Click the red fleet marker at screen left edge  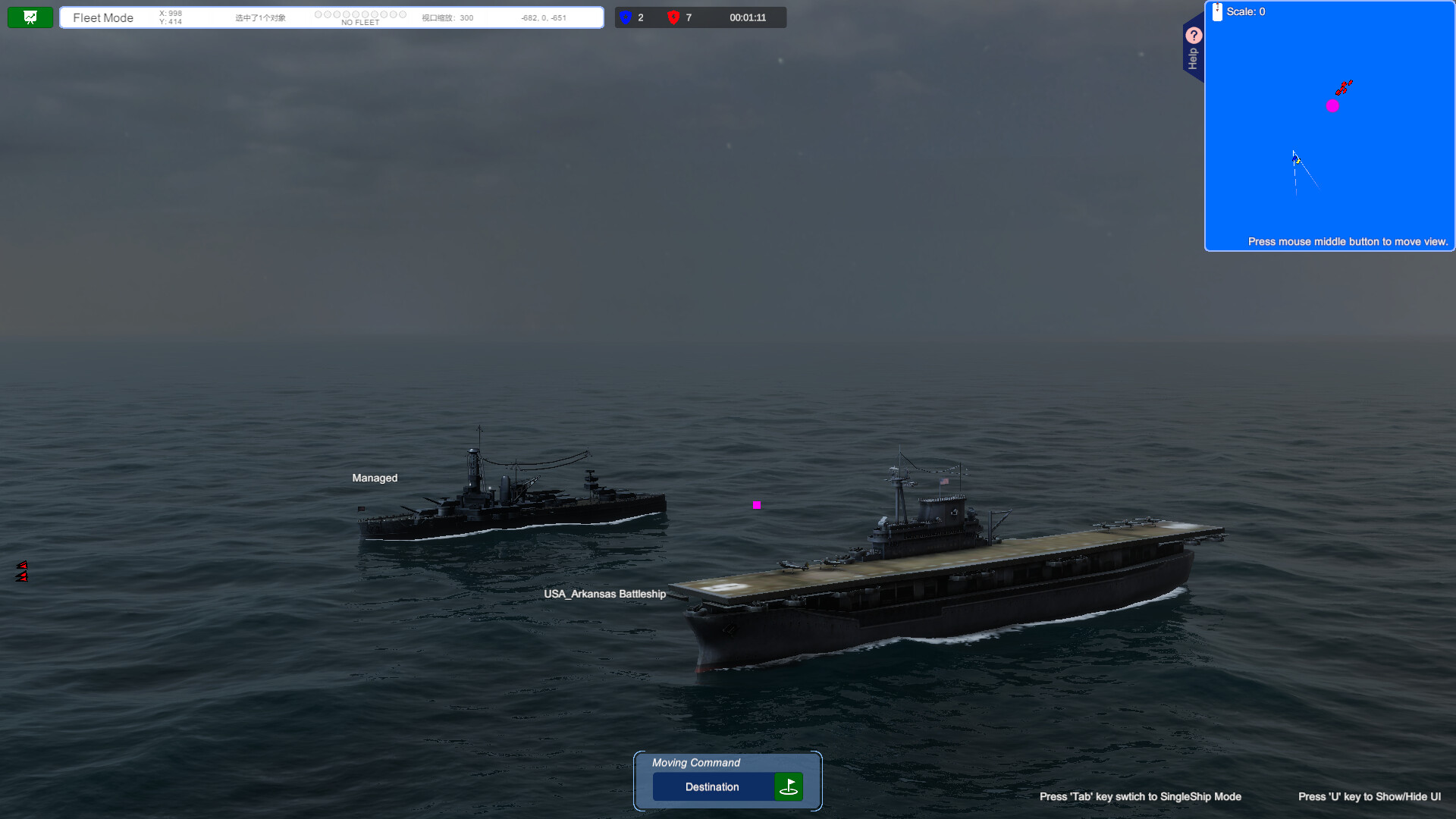coord(22,569)
